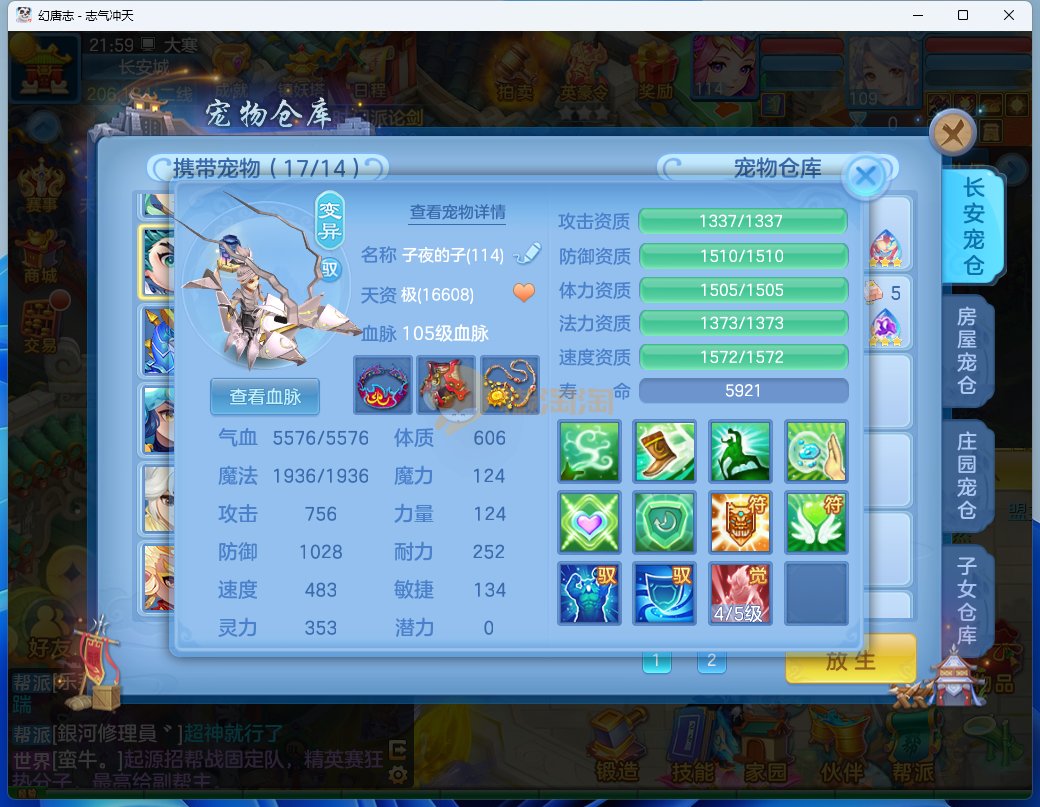This screenshot has height=807, width=1040.
Task: Open the 查看宠物详情 link
Action: point(457,212)
